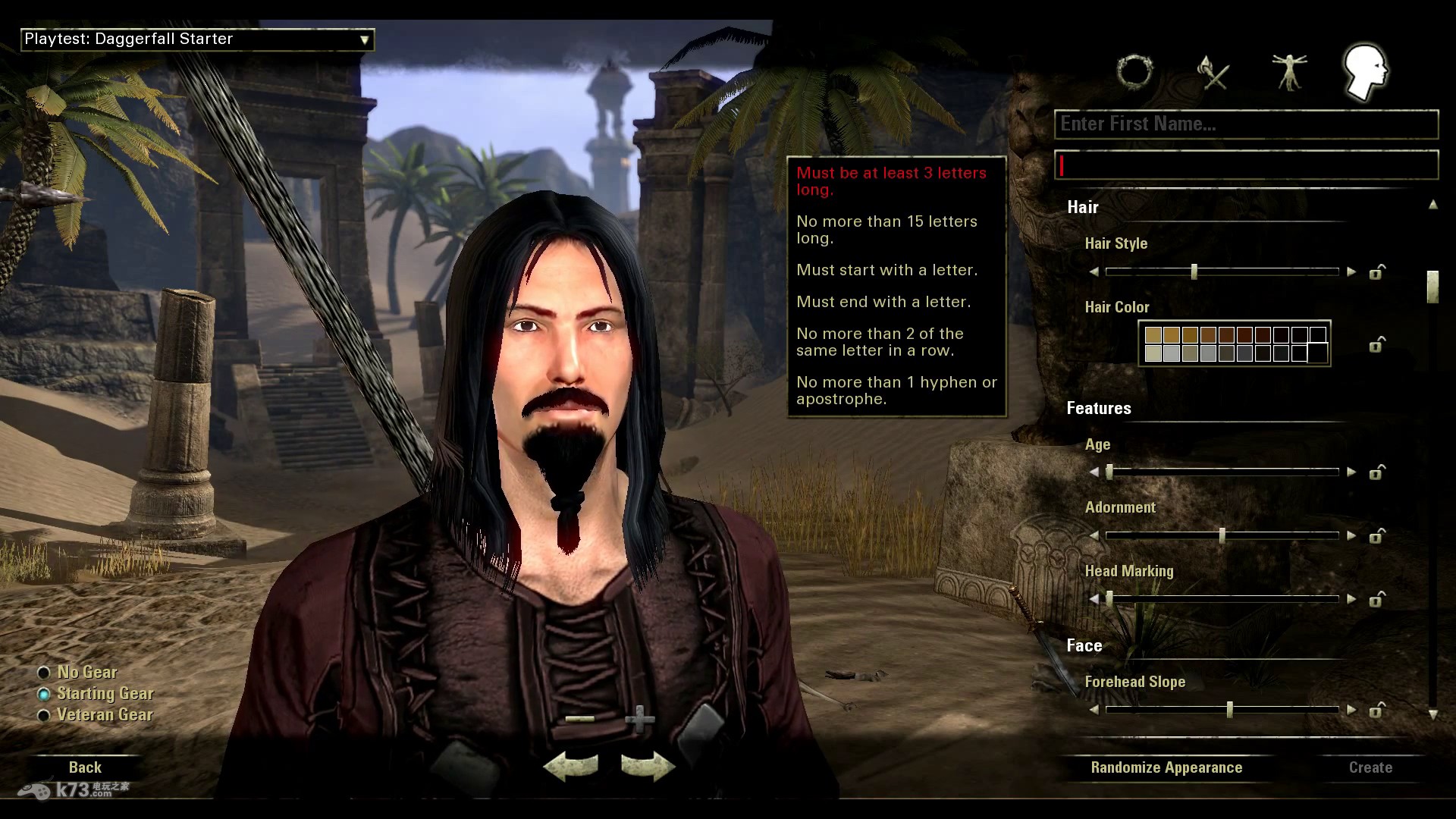Click the Enter First Name field
The image size is (1456, 819).
click(x=1246, y=124)
